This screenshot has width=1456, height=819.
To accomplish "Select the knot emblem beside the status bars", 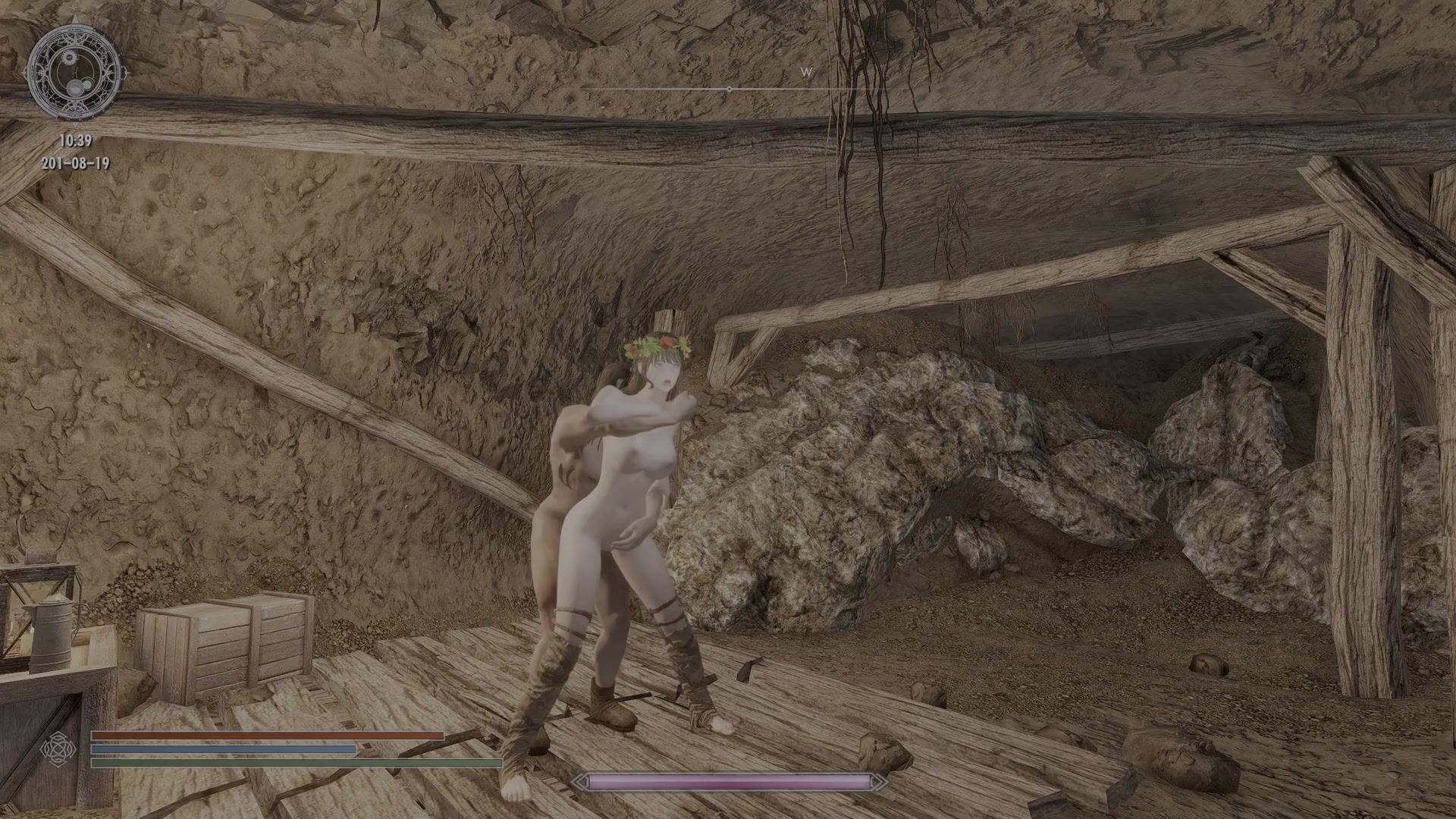I will click(x=58, y=748).
